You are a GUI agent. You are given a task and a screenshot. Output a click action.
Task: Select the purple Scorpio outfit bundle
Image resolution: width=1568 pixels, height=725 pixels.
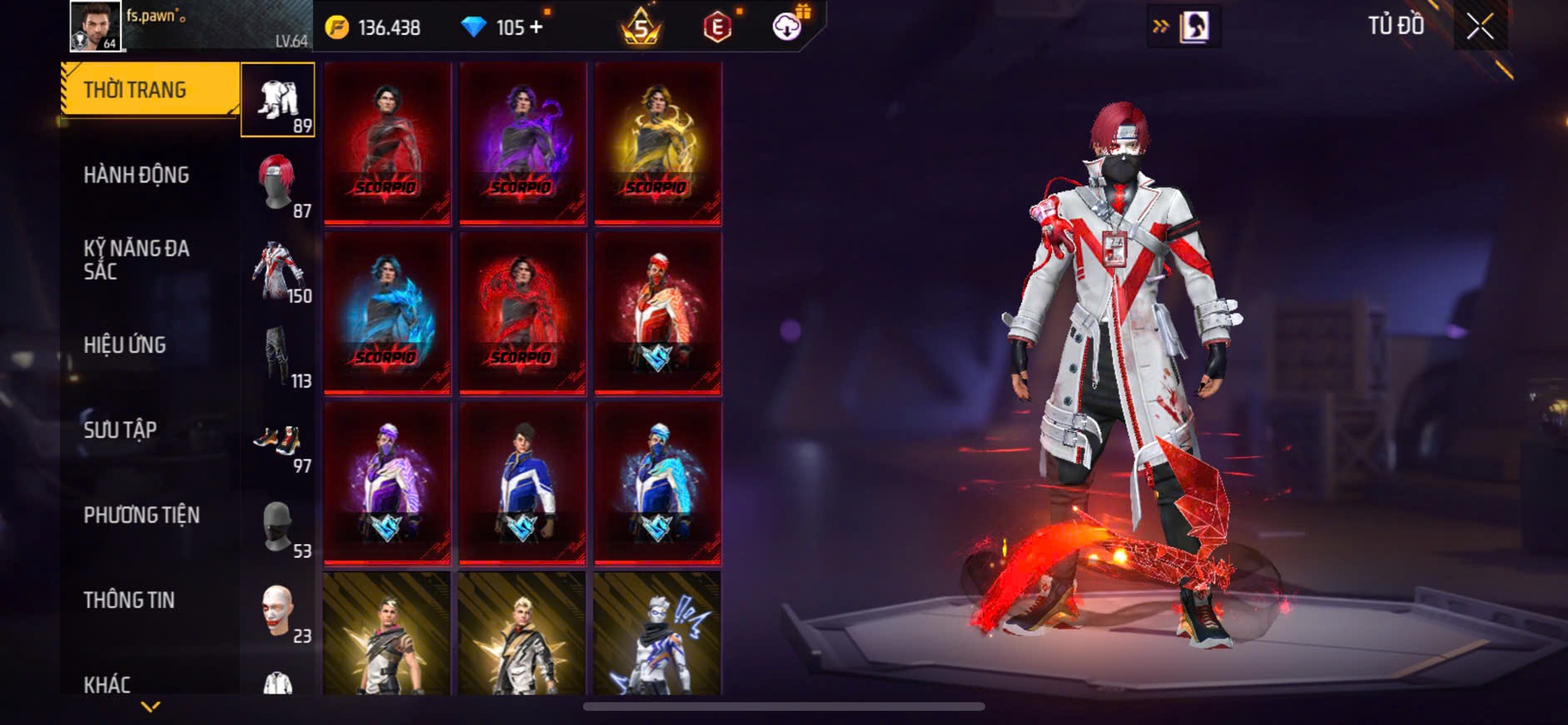click(x=523, y=143)
